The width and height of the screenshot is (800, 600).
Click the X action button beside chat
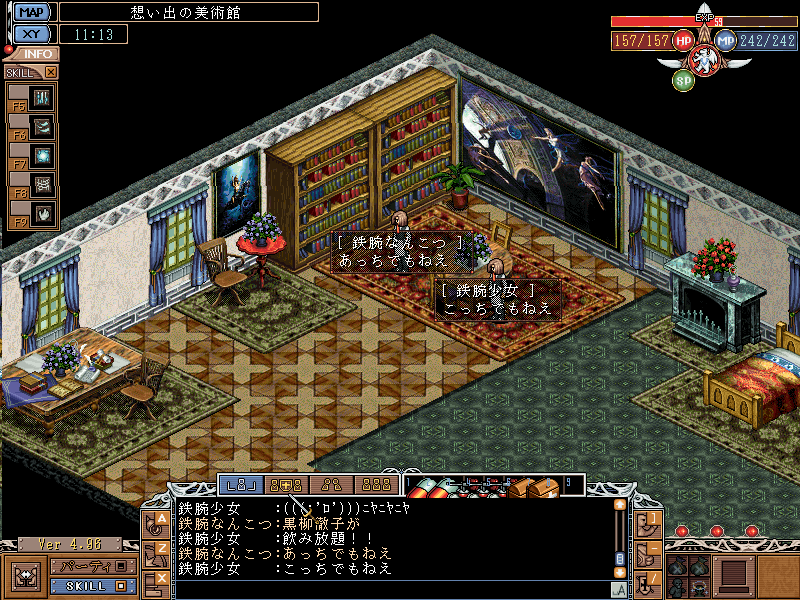pos(158,579)
